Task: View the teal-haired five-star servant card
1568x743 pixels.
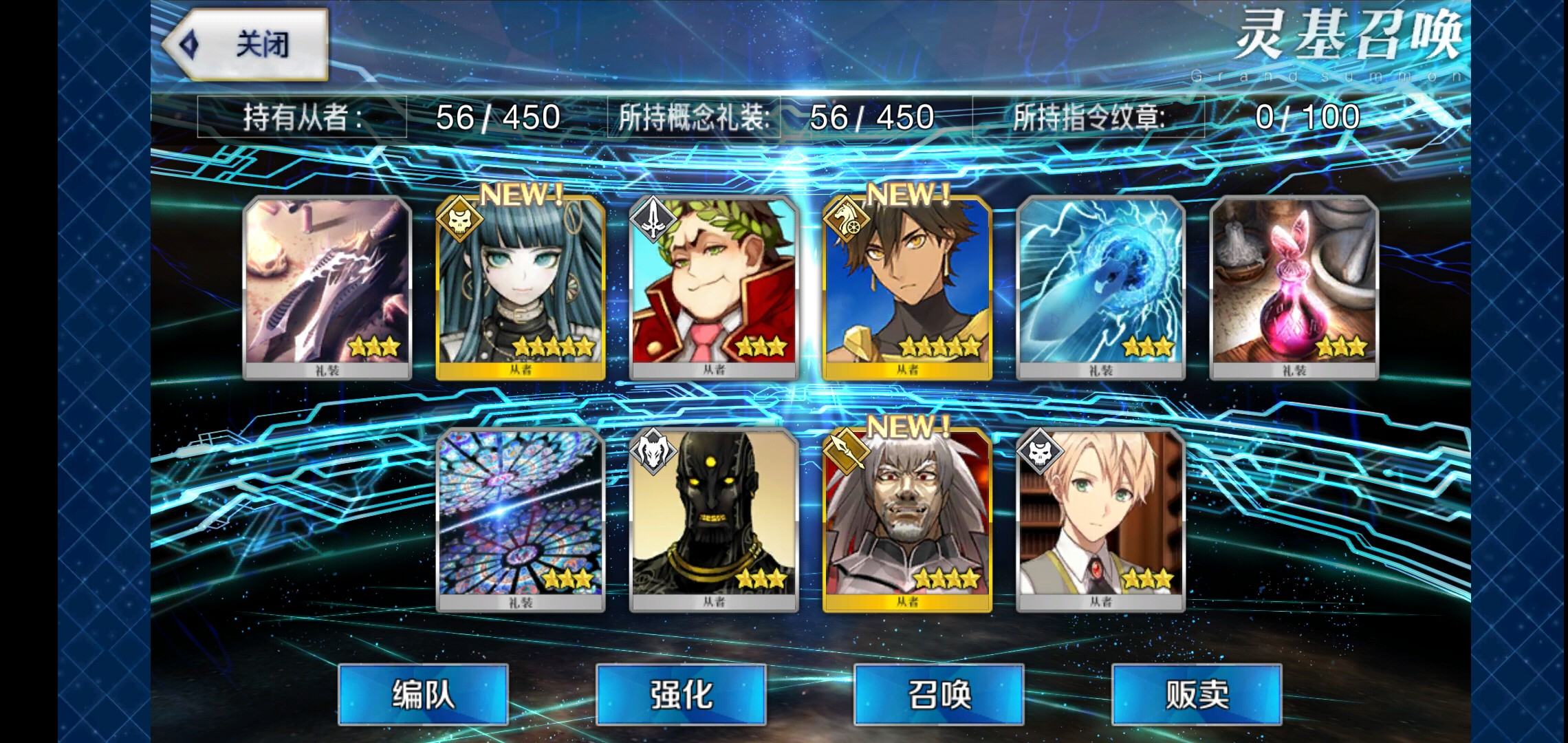Action: coord(521,288)
